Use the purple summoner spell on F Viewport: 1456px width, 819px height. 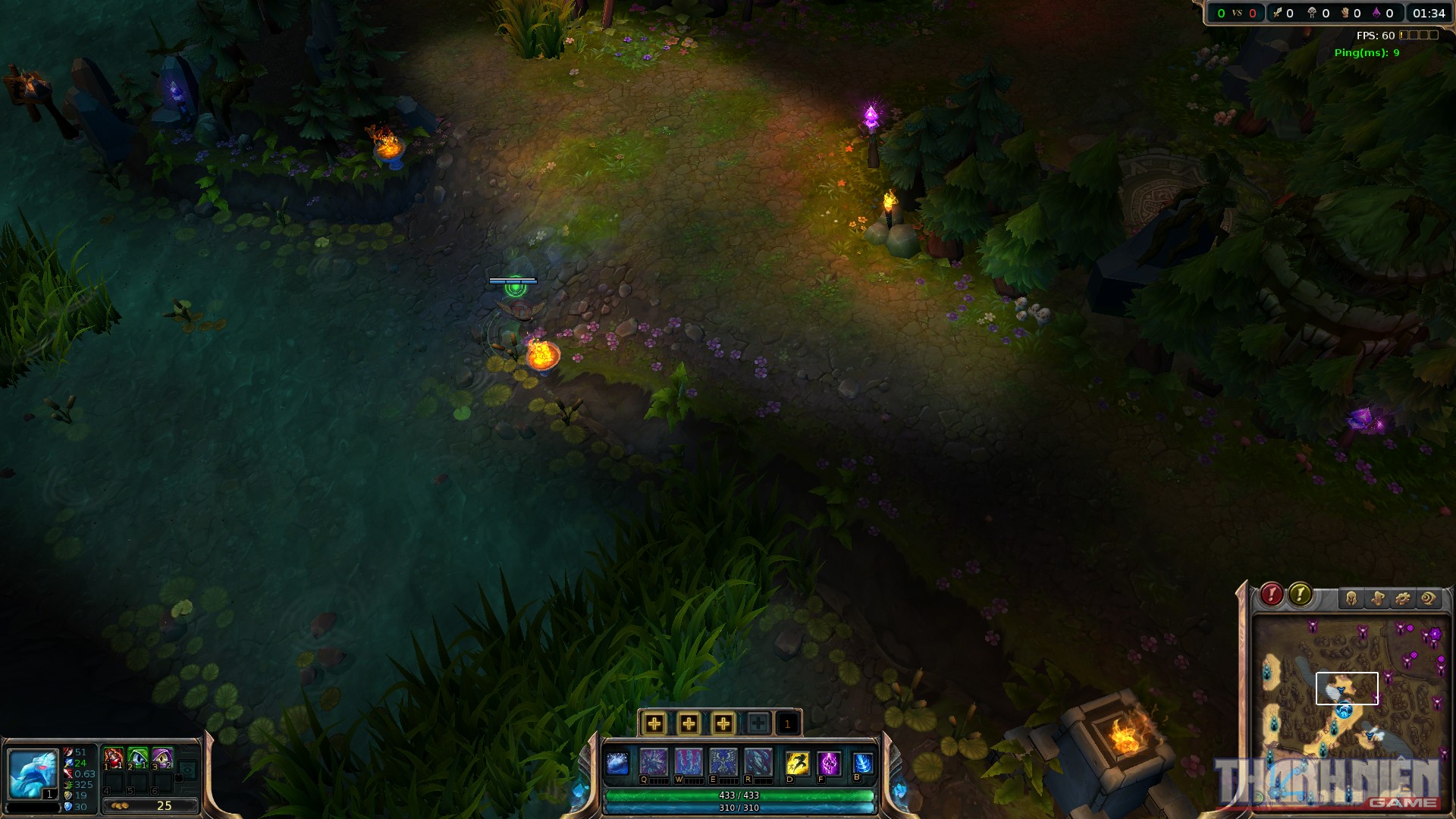tap(829, 763)
